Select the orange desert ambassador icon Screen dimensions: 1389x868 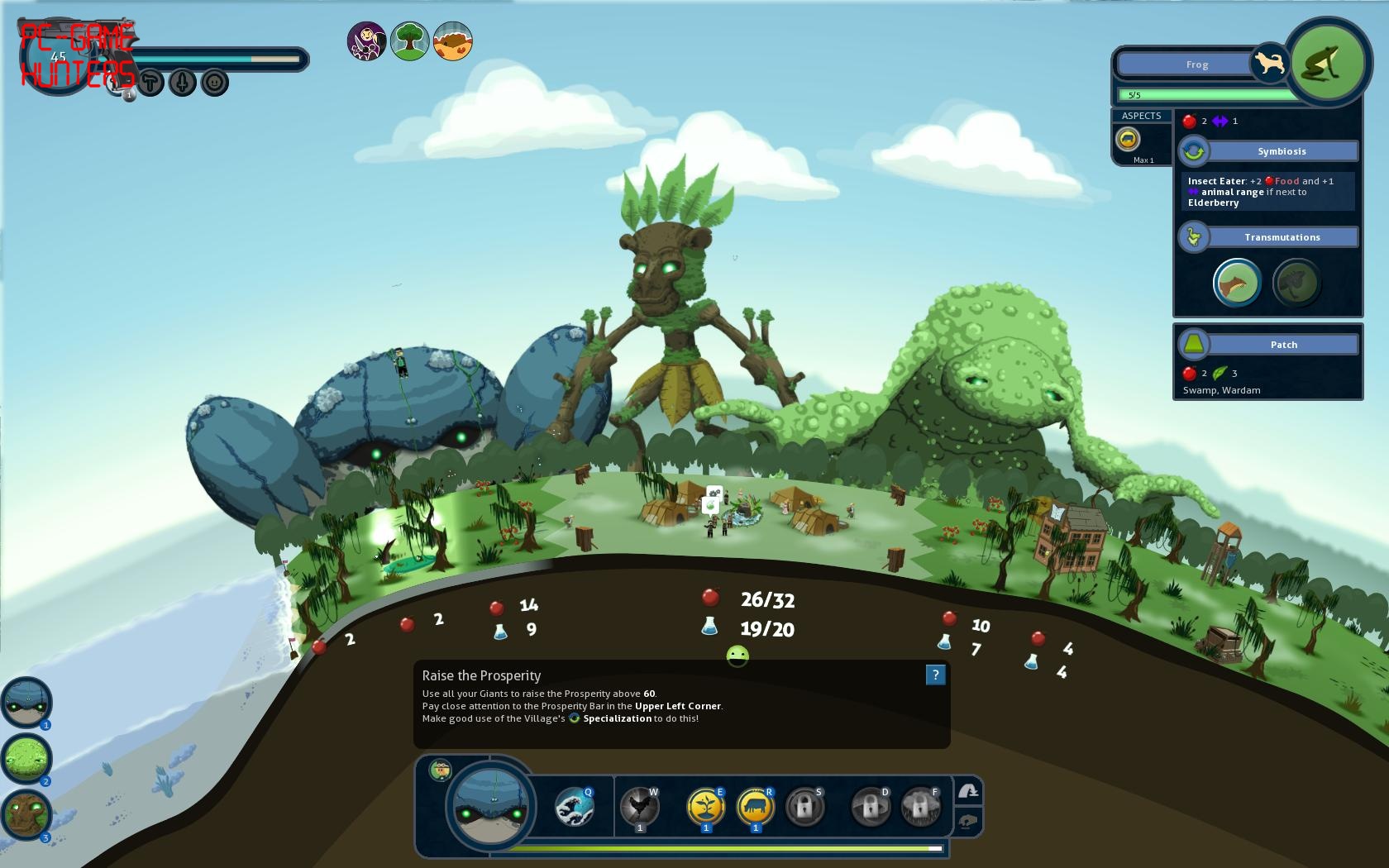click(x=452, y=41)
